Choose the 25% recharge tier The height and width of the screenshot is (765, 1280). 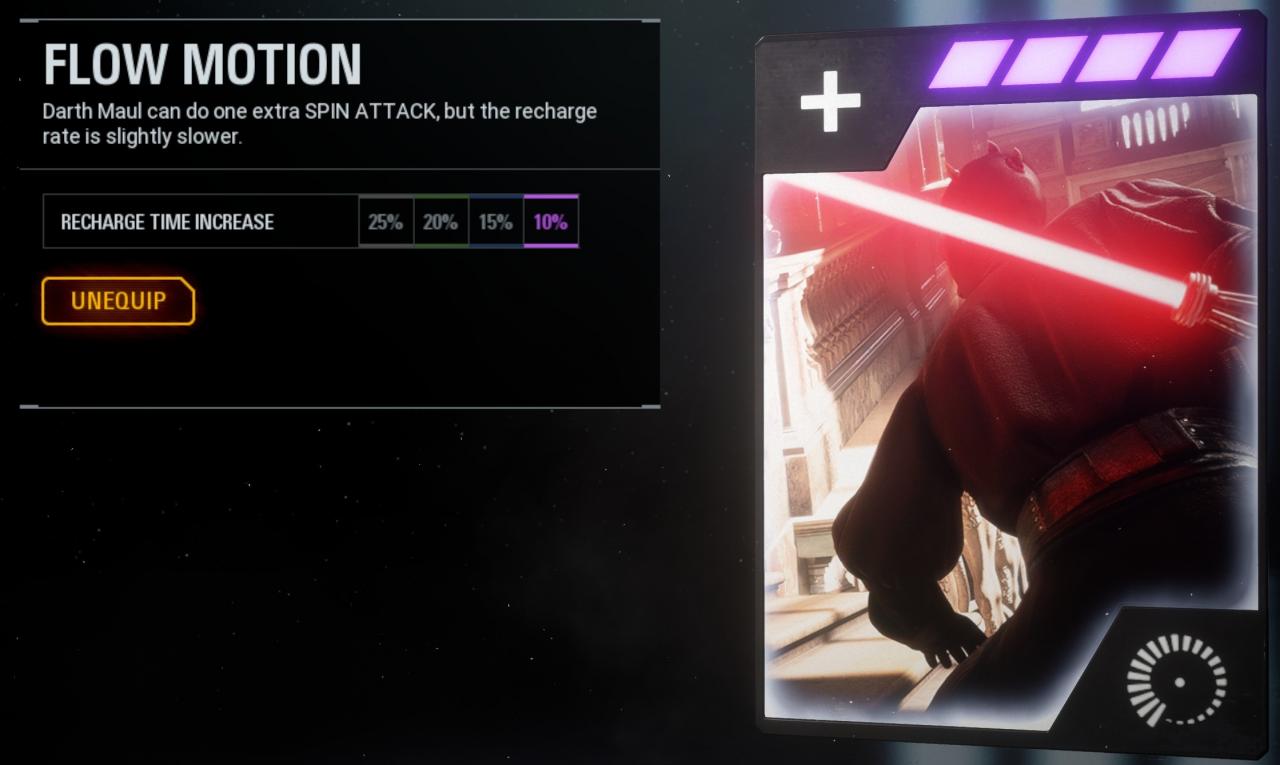point(385,222)
